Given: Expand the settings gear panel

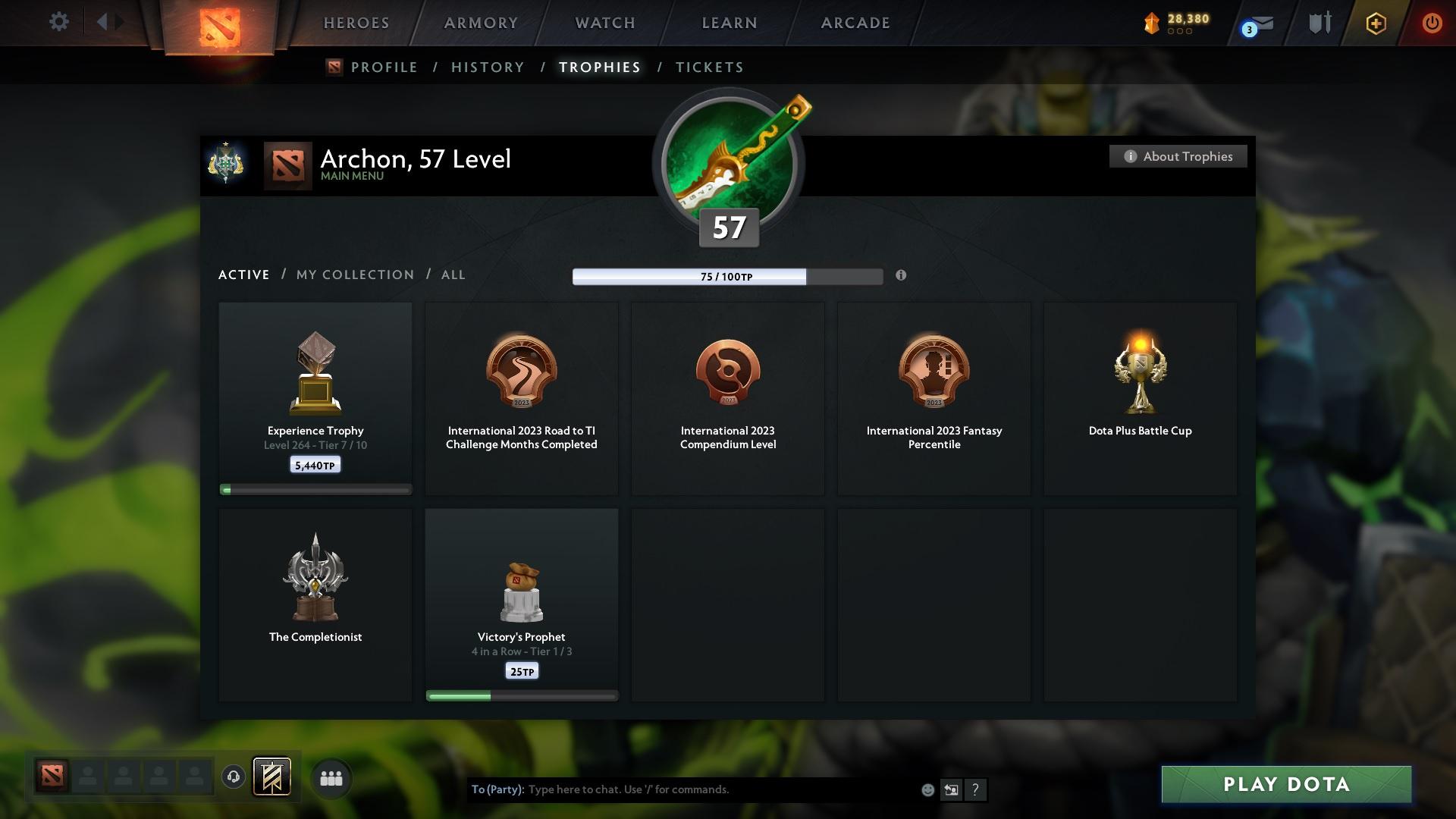Looking at the screenshot, I should pos(59,22).
